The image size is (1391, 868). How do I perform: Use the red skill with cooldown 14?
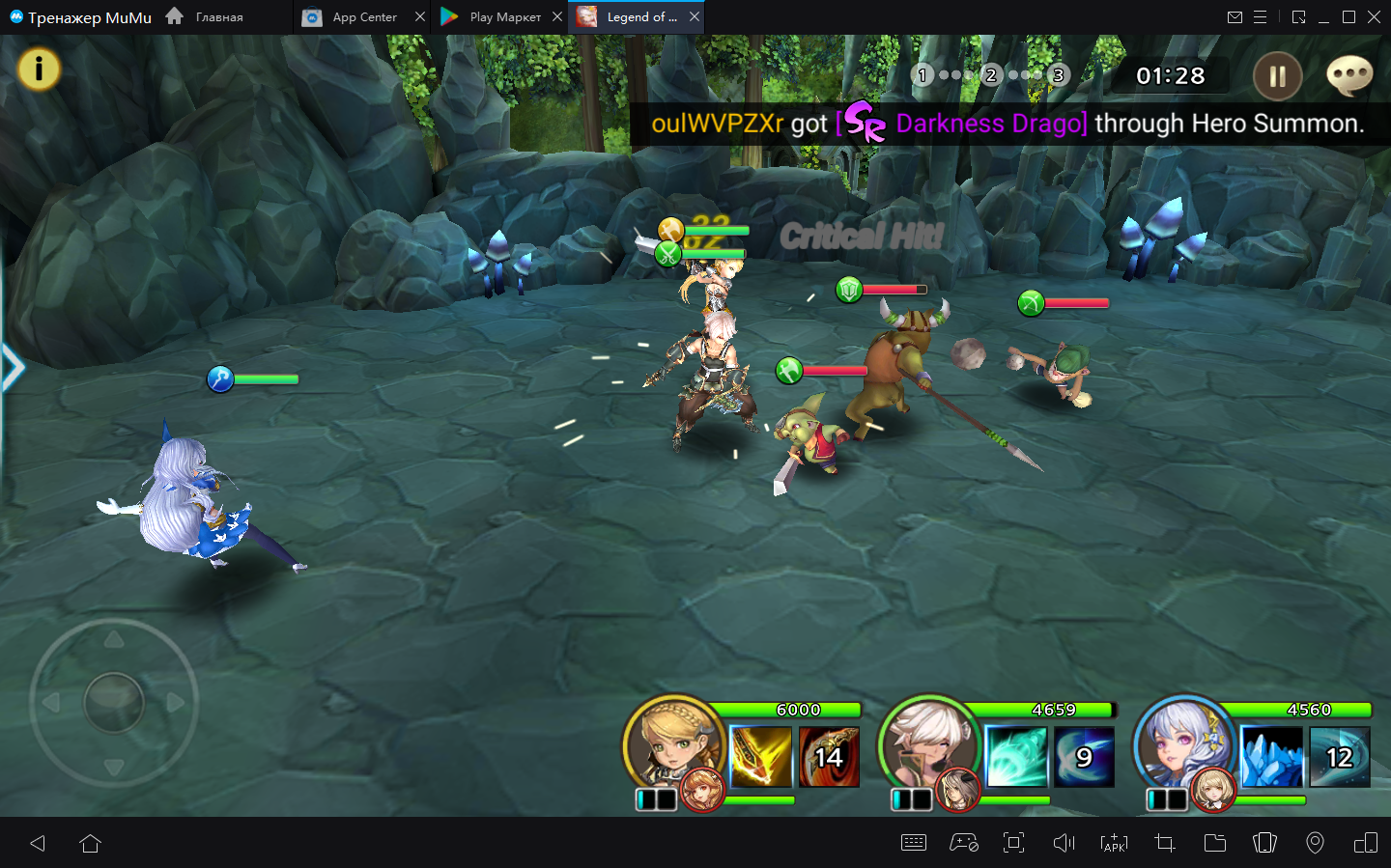tap(829, 757)
